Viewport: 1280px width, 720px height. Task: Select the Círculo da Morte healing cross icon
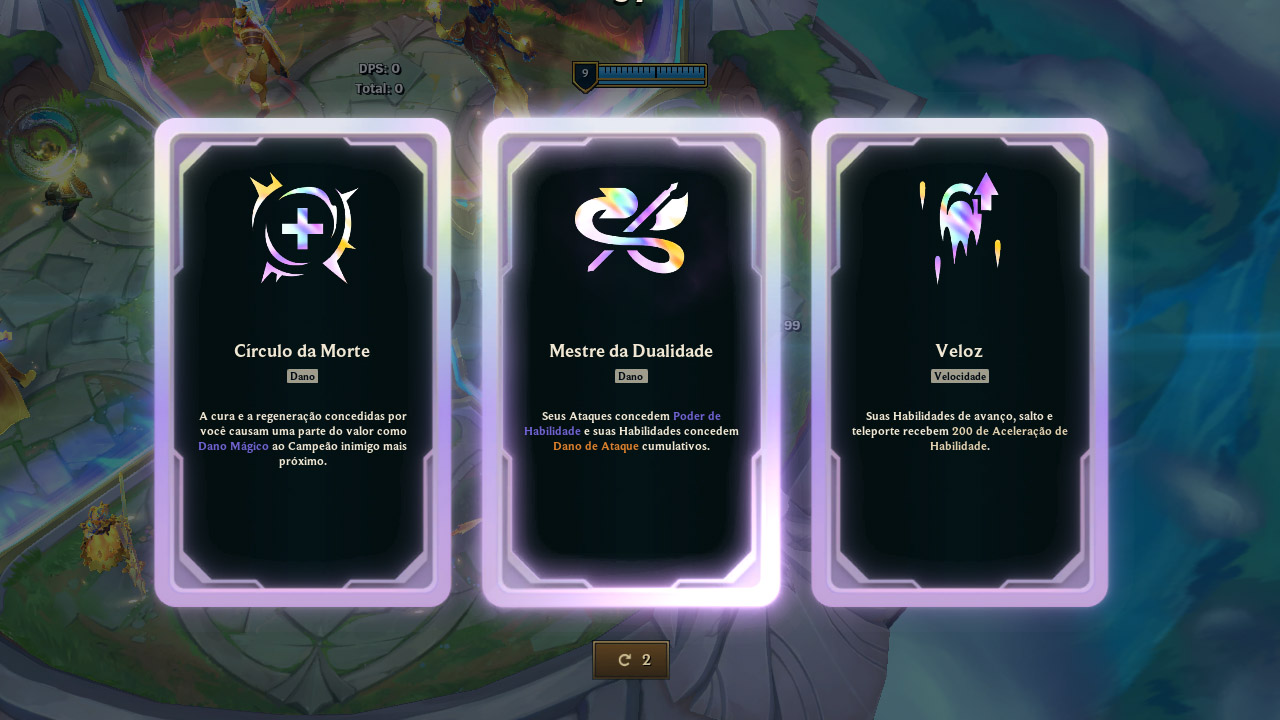303,228
